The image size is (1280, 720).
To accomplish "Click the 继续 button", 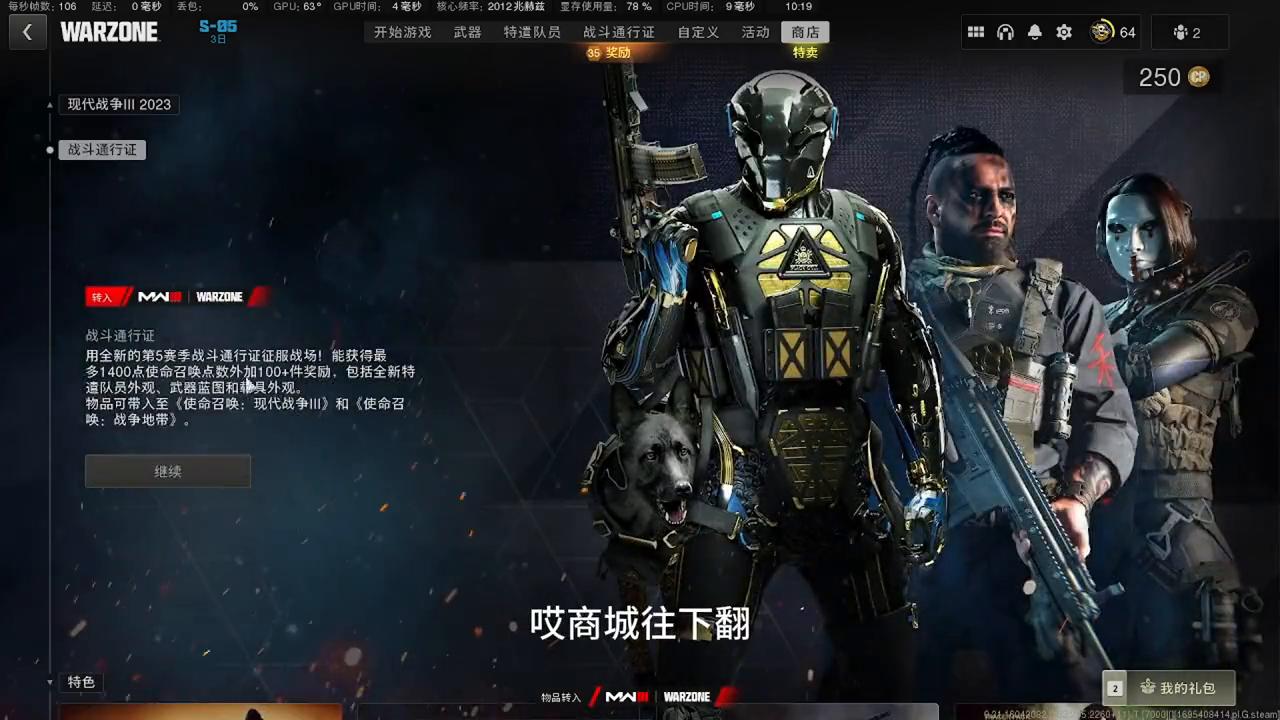I will pos(167,471).
